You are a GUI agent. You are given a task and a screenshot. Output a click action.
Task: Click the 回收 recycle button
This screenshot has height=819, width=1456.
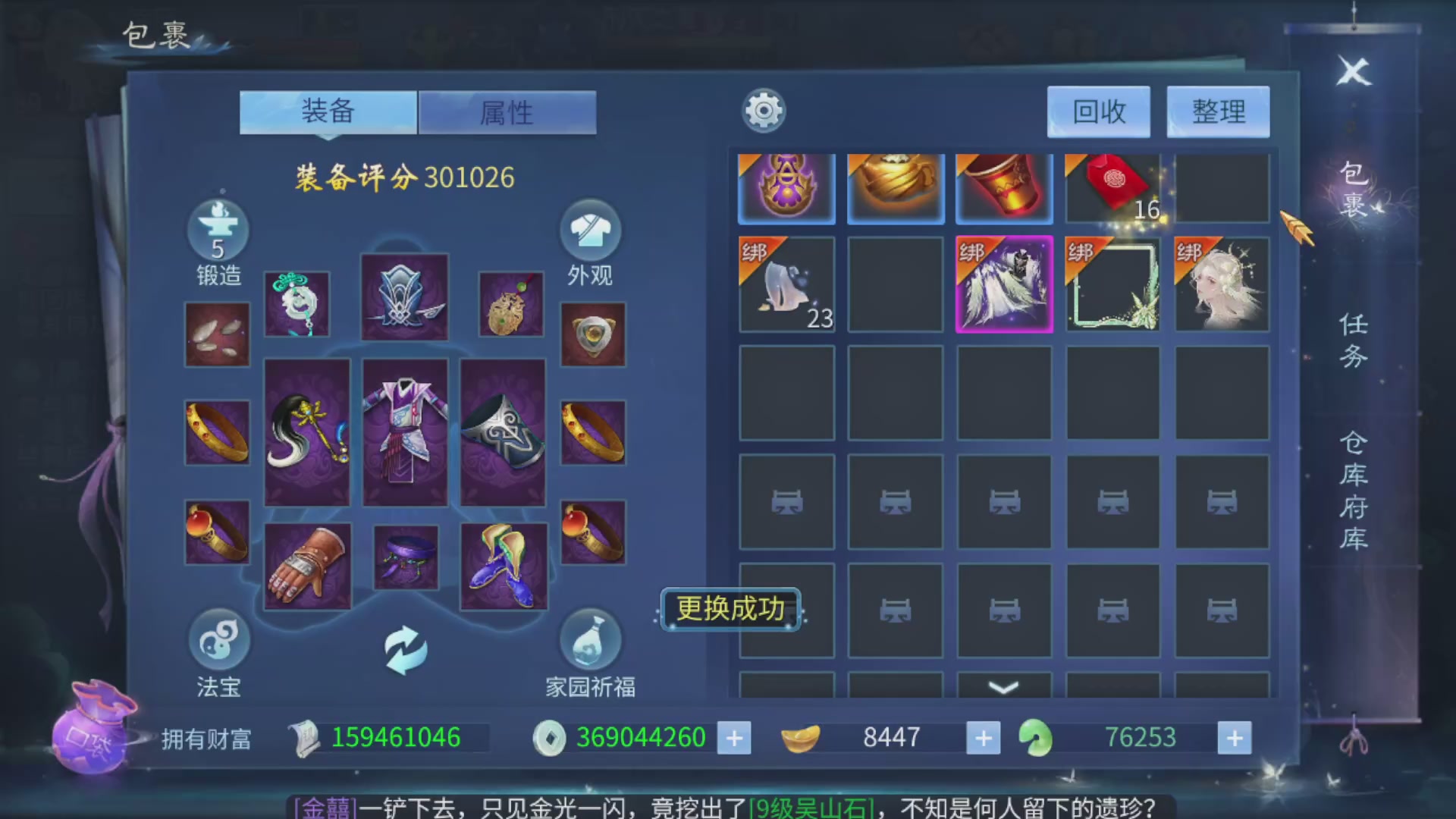[x=1098, y=111]
